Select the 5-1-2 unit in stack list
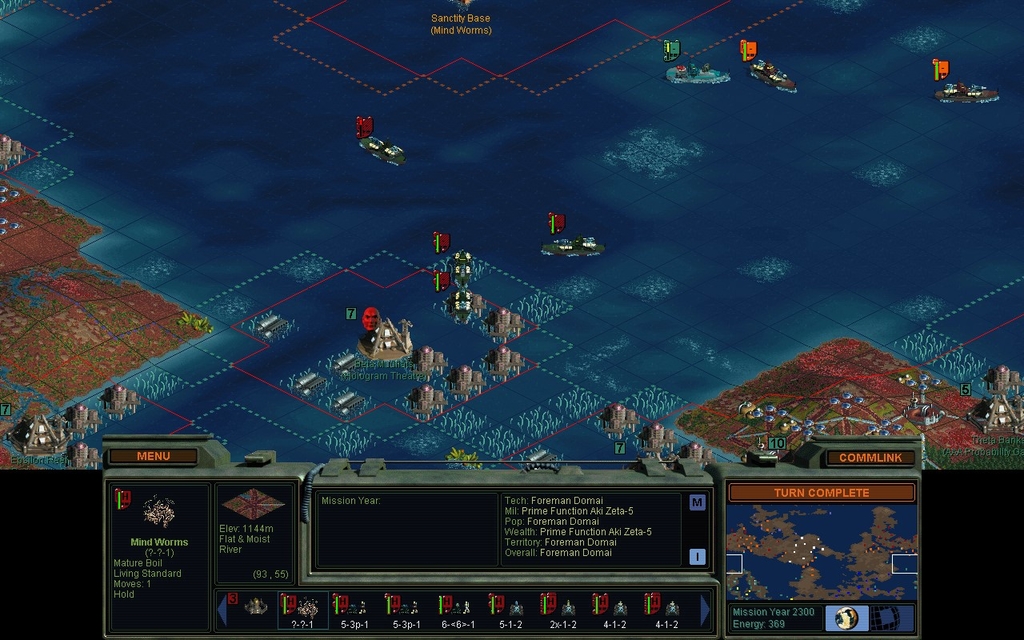Image resolution: width=1024 pixels, height=640 pixels. click(511, 609)
